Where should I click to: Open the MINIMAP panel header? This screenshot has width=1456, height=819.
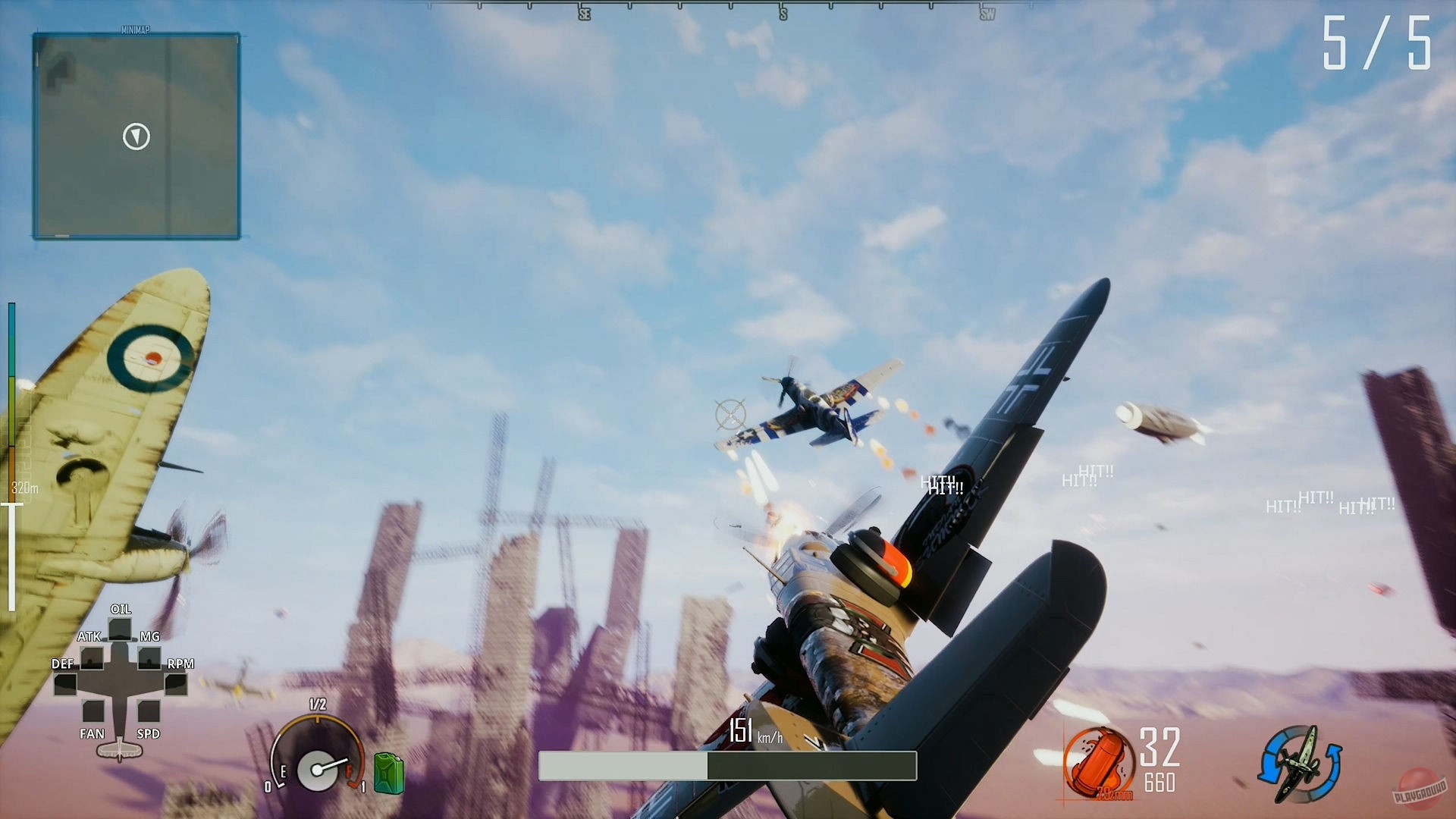[x=135, y=30]
